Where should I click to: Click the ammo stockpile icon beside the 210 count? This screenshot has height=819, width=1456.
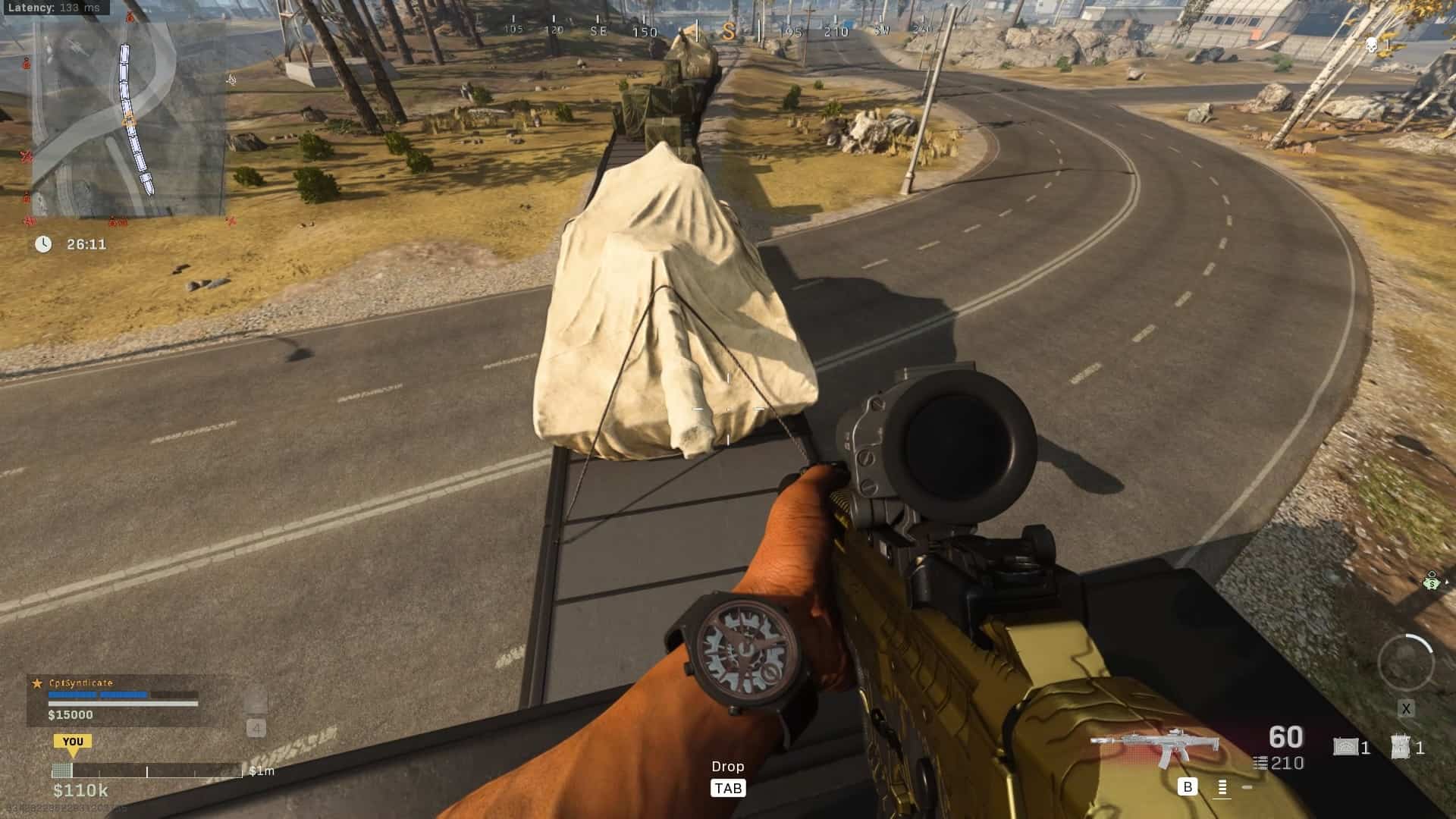click(x=1260, y=762)
